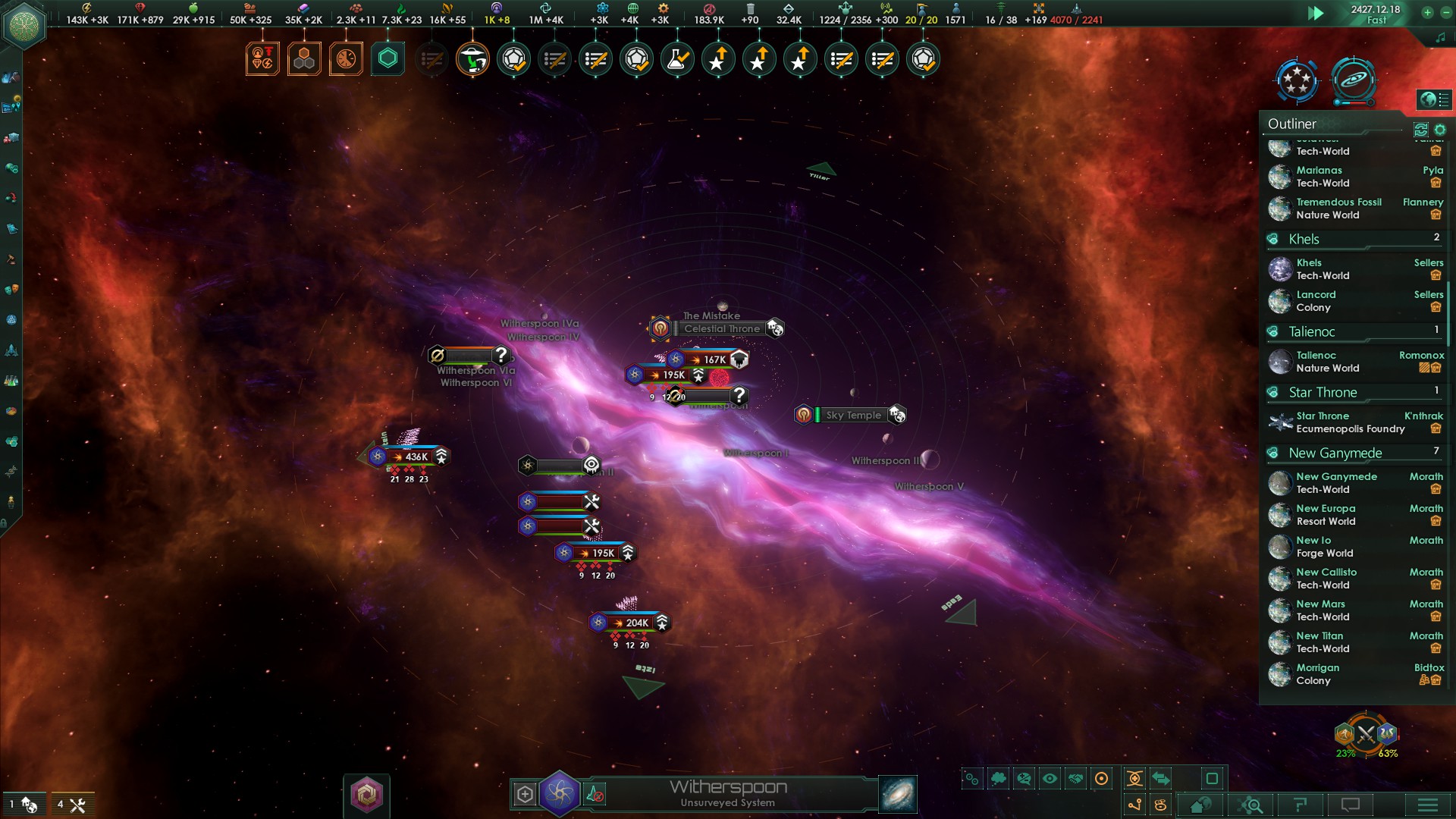Click the Sky Temple megastructure icon
Screen dimensions: 1456x819
tap(803, 415)
